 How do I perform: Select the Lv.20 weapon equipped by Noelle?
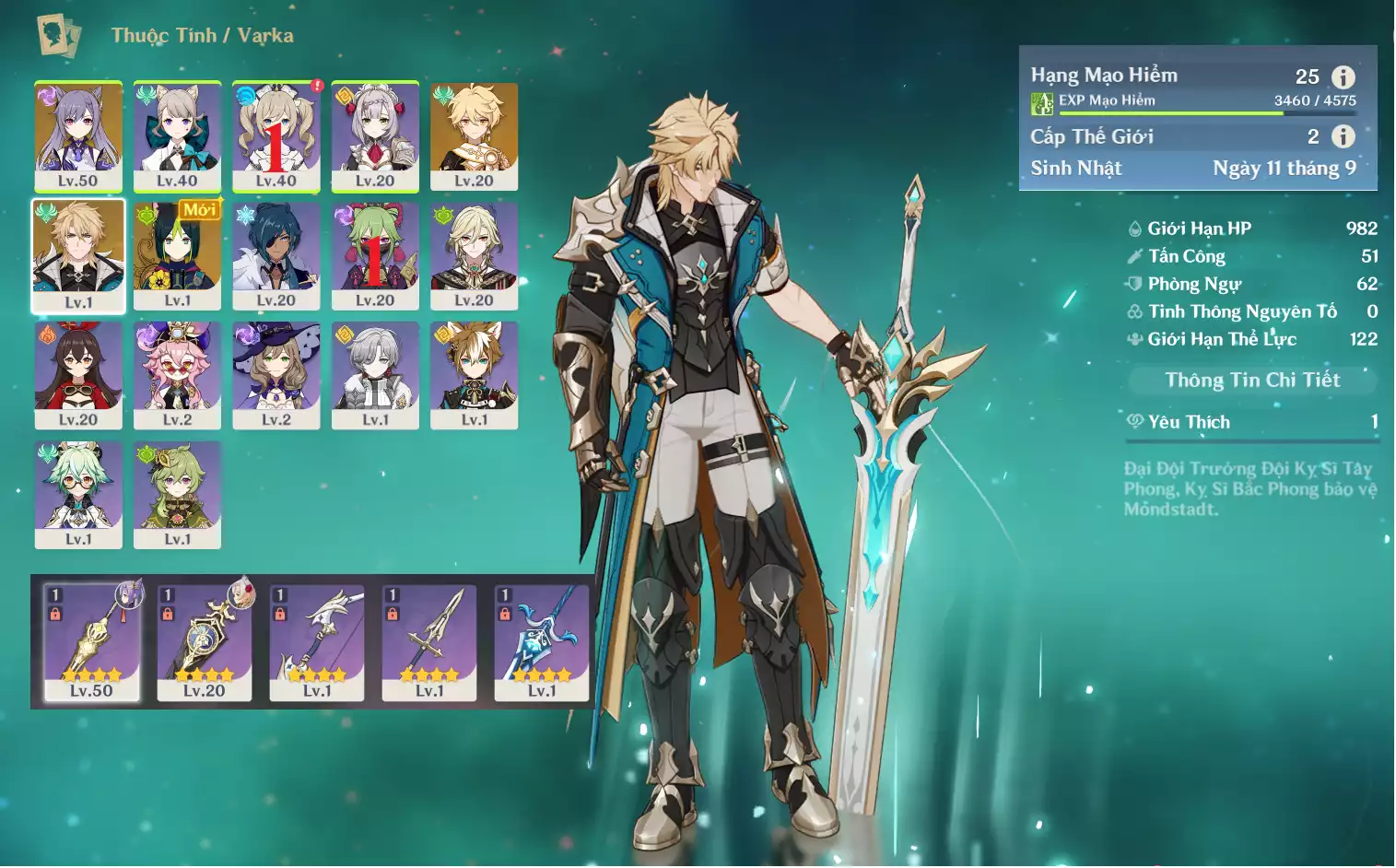(x=204, y=642)
